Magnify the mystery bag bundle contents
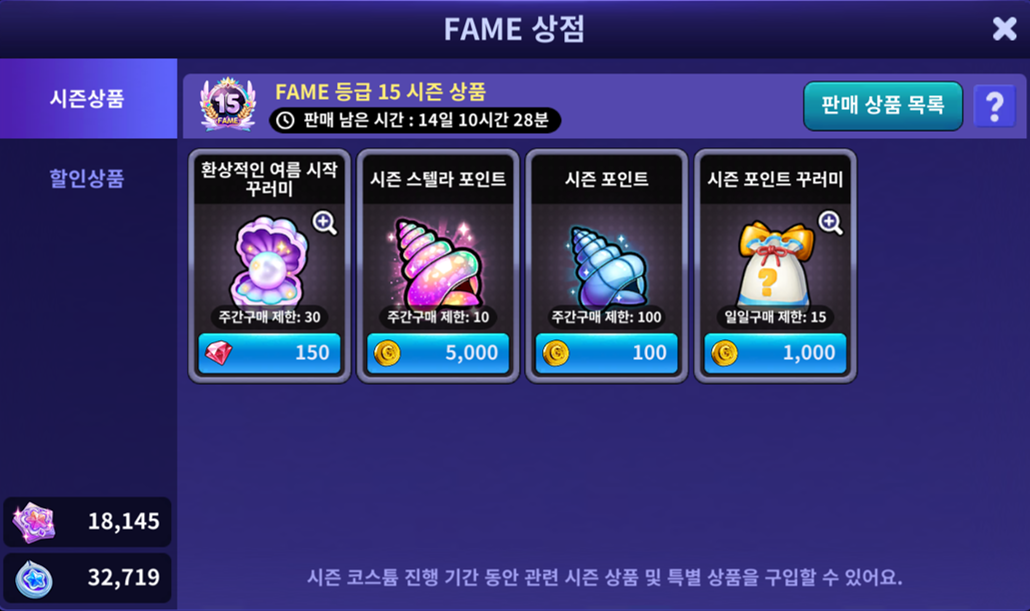The height and width of the screenshot is (611, 1030). (830, 222)
